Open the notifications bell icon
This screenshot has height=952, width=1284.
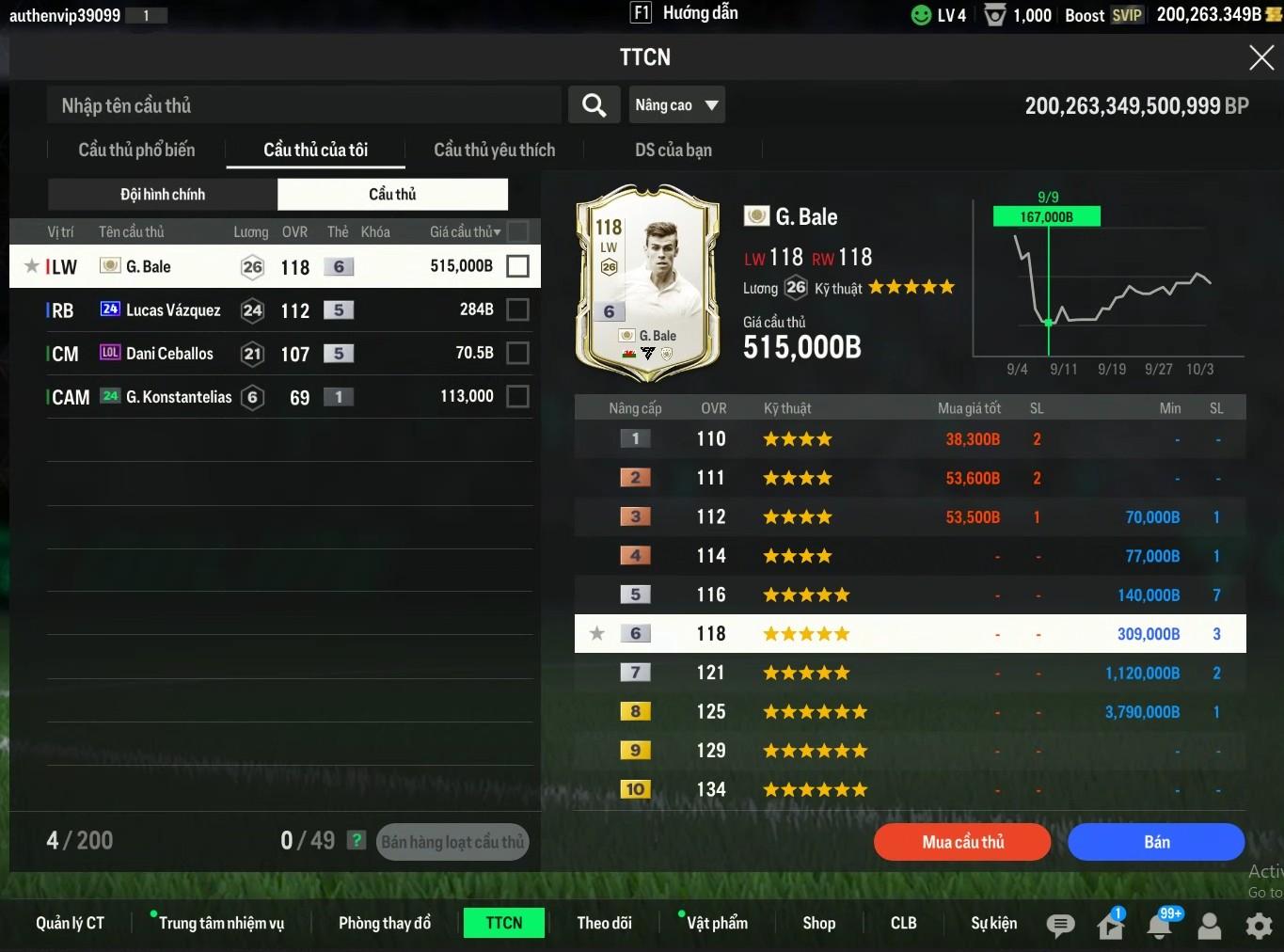point(1159,926)
